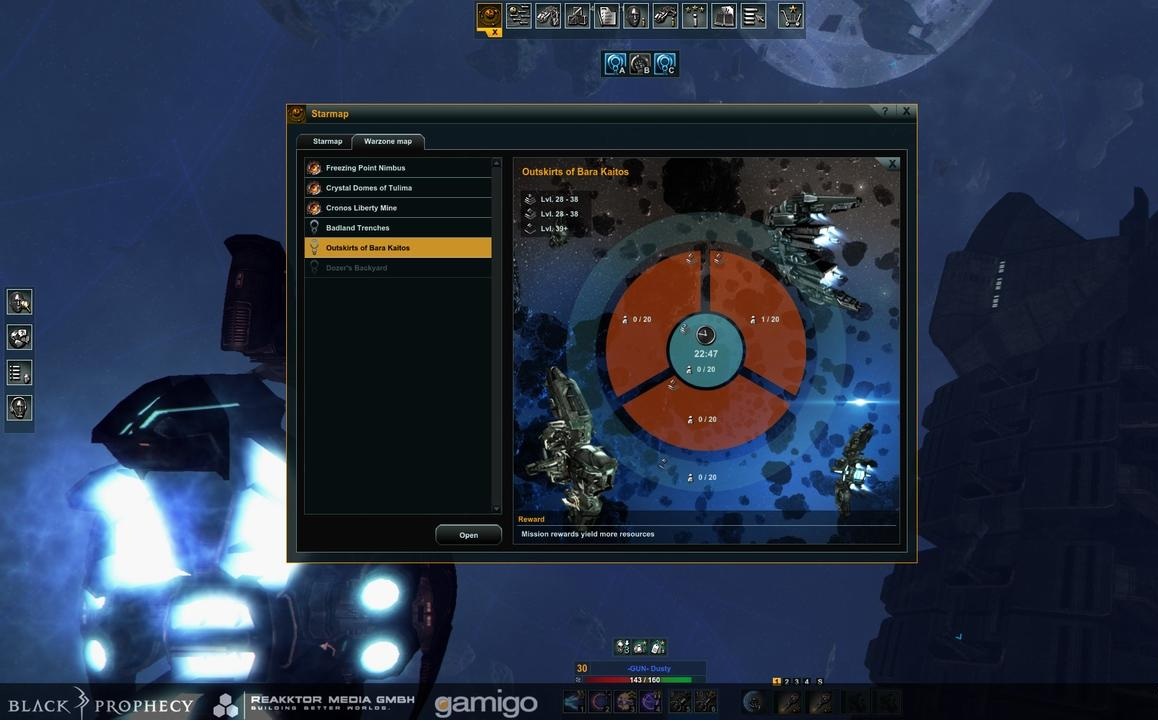Open the selected warzone with the Open button
The image size is (1158, 721).
click(468, 535)
